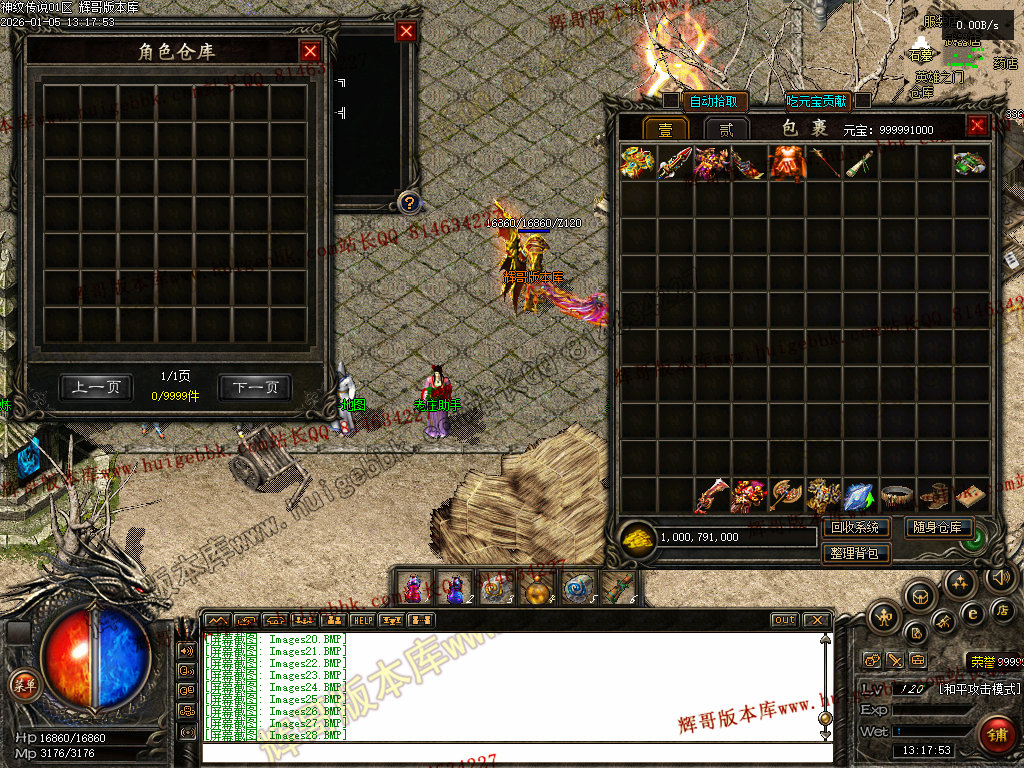This screenshot has height=768, width=1024.
Task: Open the 菜单 menu button beside the orb
Action: point(22,684)
